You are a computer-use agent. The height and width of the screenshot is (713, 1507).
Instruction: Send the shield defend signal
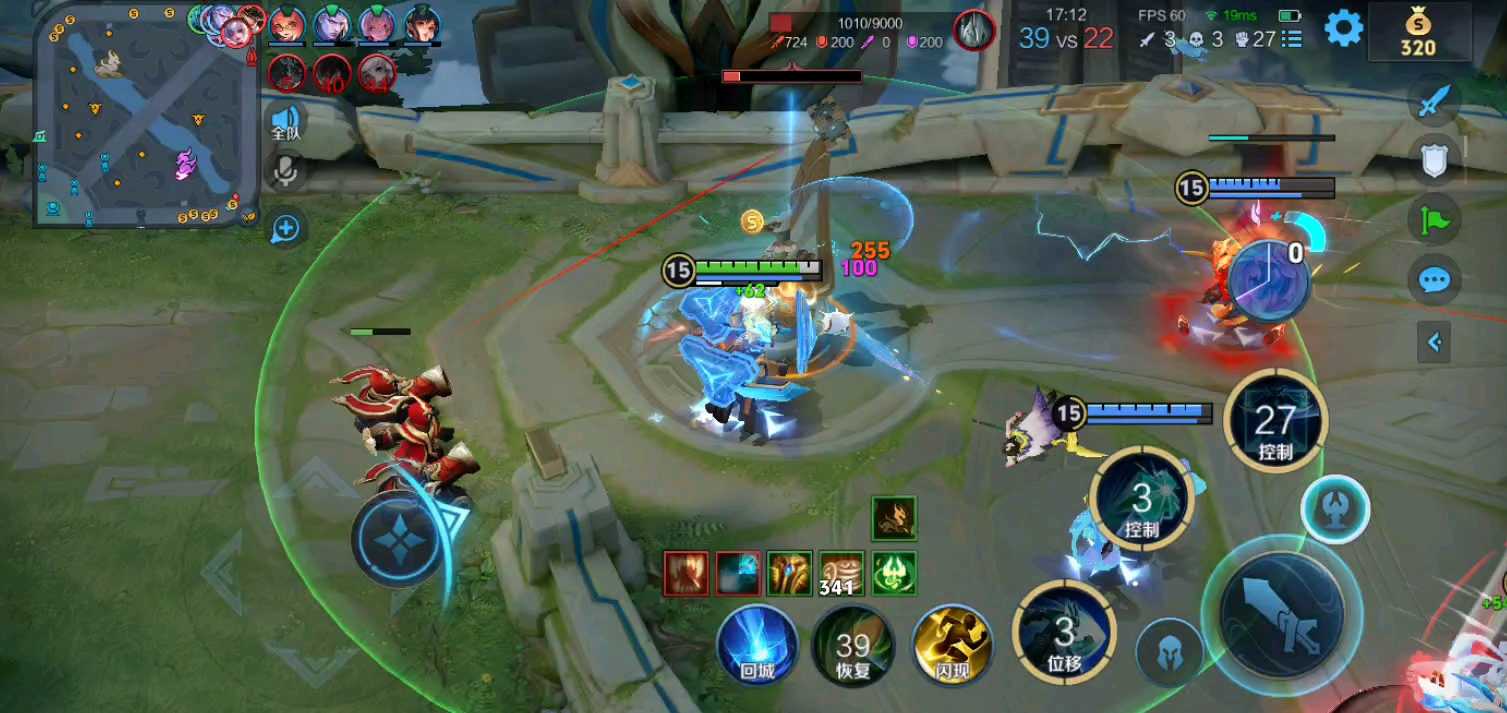coord(1434,160)
